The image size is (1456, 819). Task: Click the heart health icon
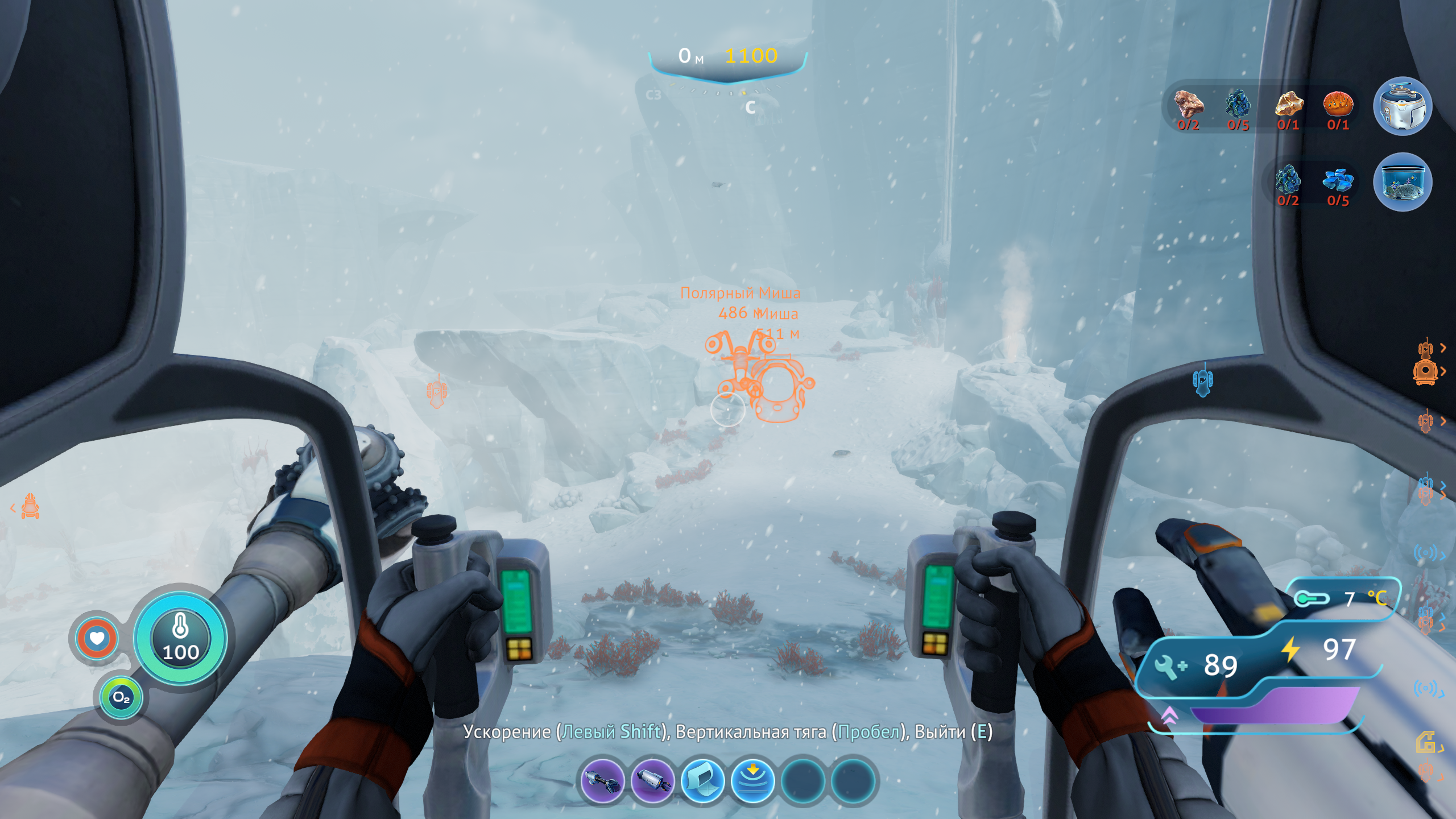[97, 638]
